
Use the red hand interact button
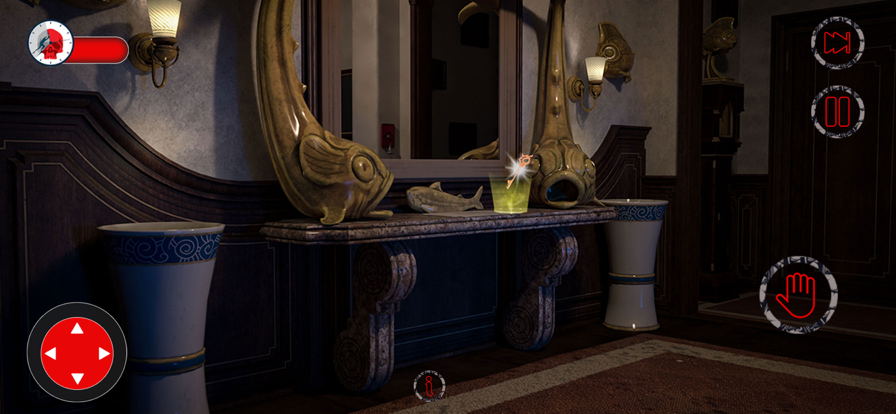click(x=798, y=295)
